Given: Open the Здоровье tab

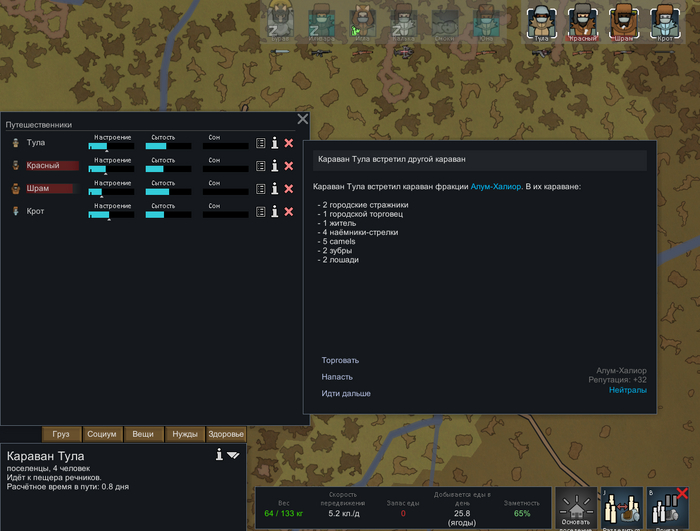Looking at the screenshot, I should [x=225, y=434].
